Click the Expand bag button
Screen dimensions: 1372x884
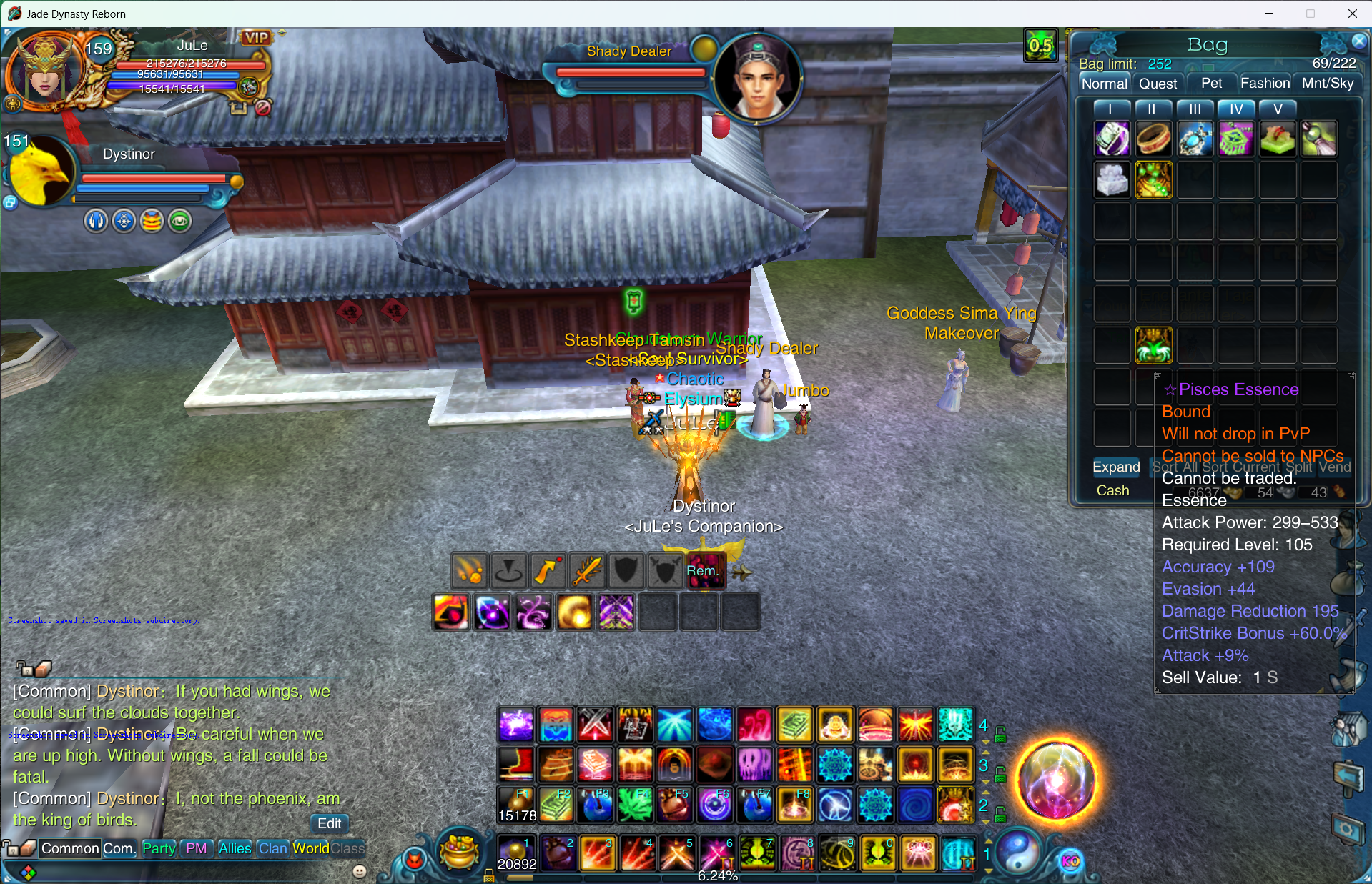1115,467
